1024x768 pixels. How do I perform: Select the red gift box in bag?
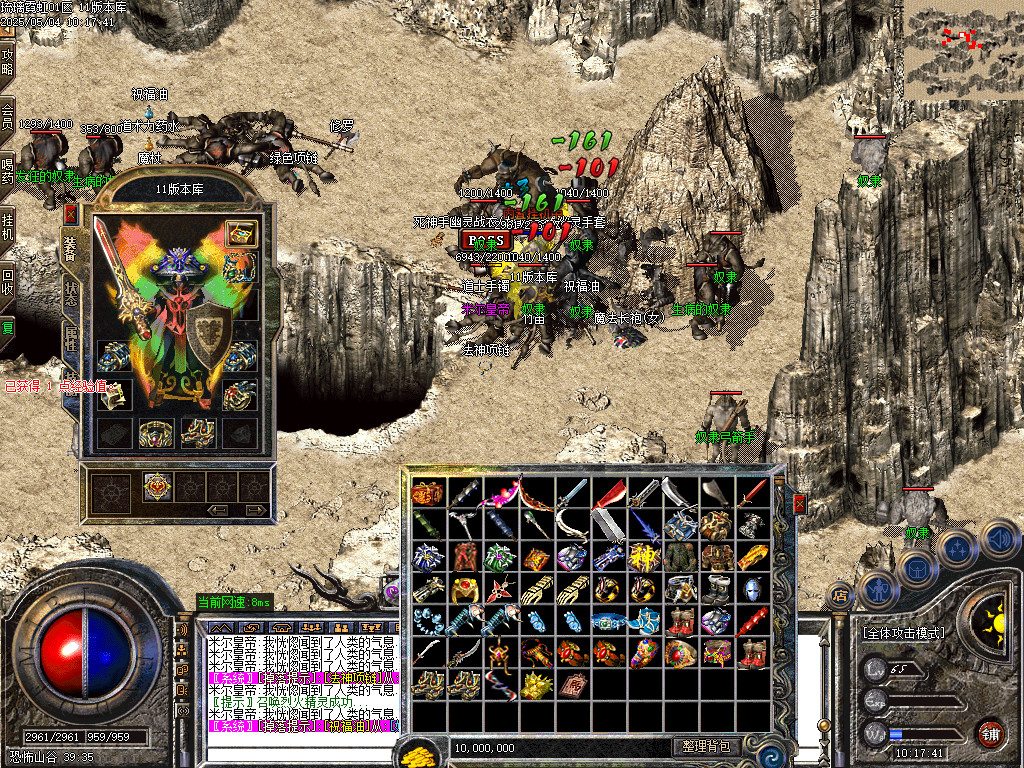[428, 493]
